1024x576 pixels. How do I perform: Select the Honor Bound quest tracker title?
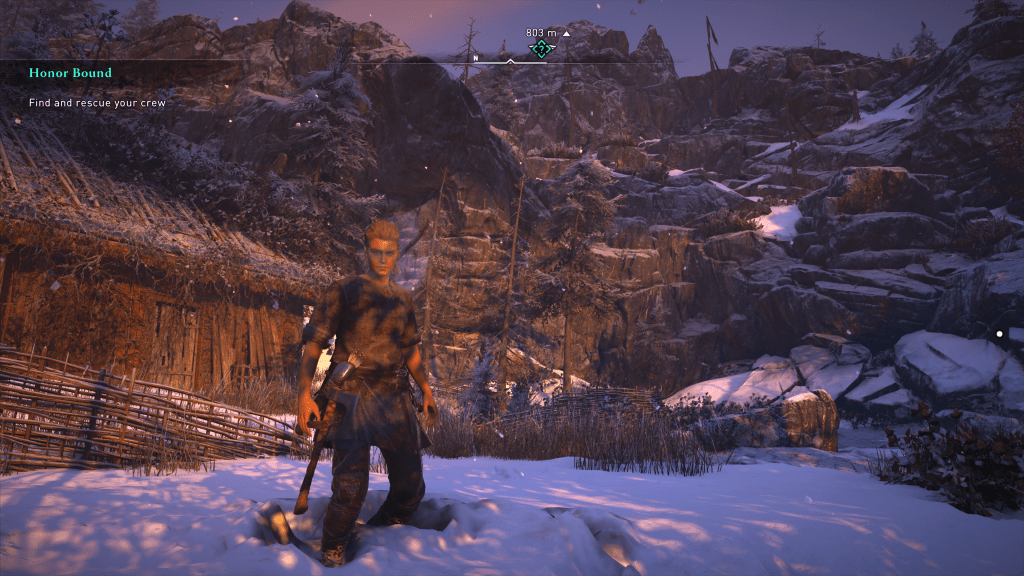70,73
